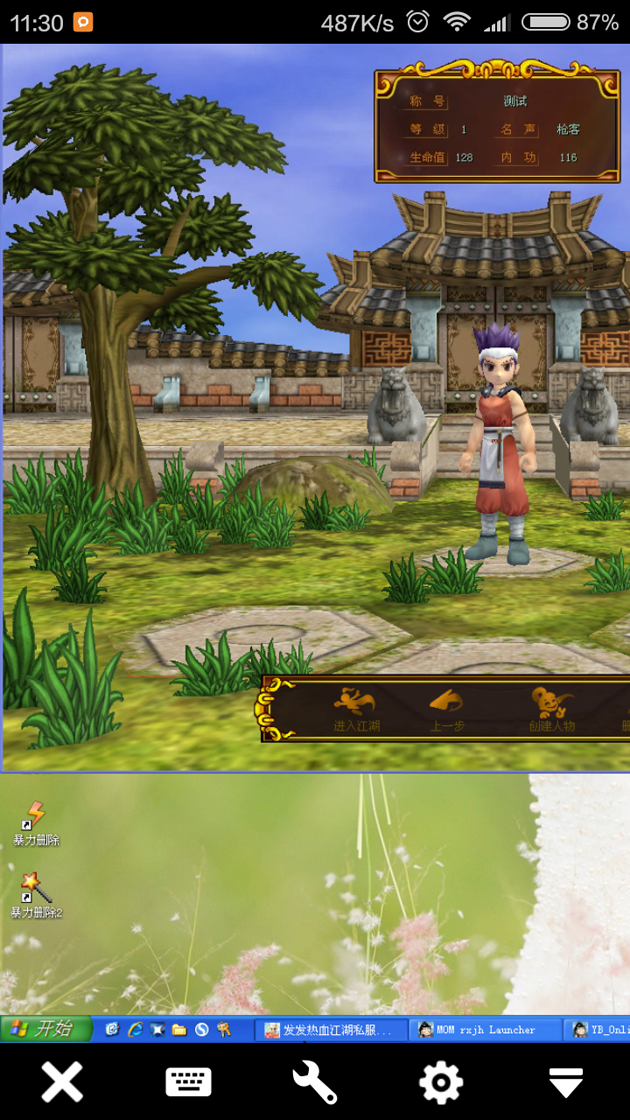Close the remote session with X
The image size is (630, 1120).
pos(62,1082)
